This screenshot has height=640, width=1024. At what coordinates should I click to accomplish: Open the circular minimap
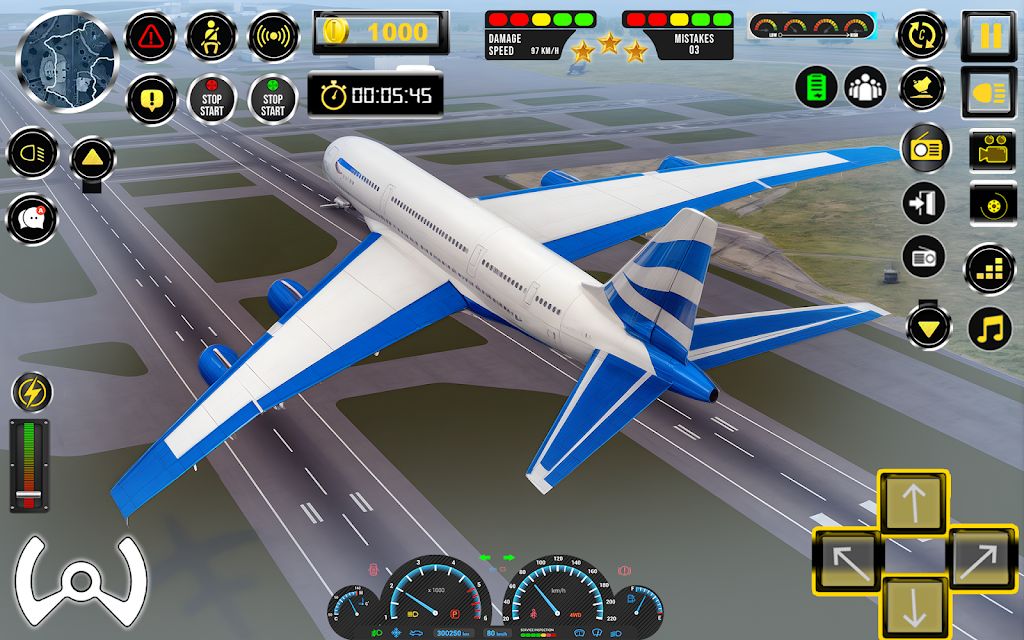coord(66,48)
